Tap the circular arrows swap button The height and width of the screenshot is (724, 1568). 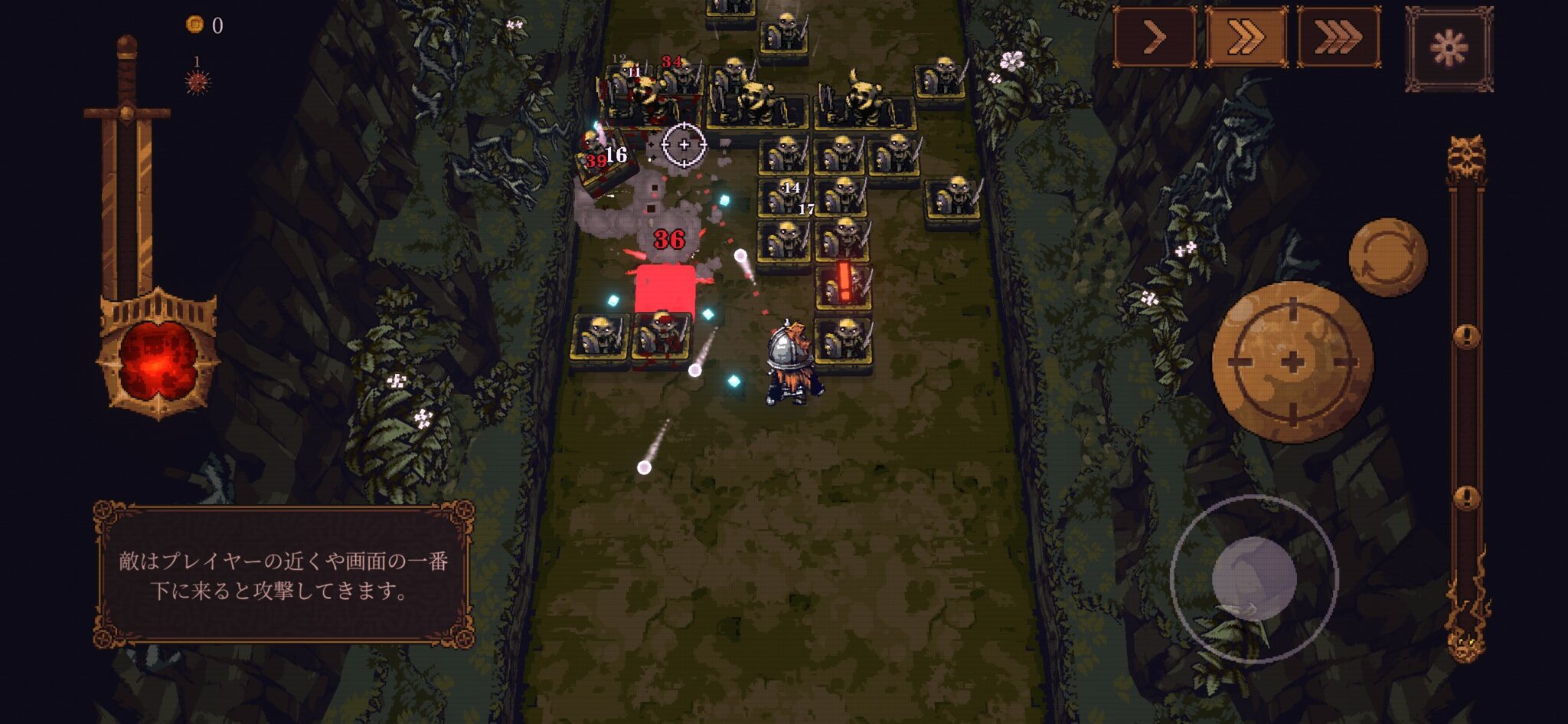click(1387, 257)
